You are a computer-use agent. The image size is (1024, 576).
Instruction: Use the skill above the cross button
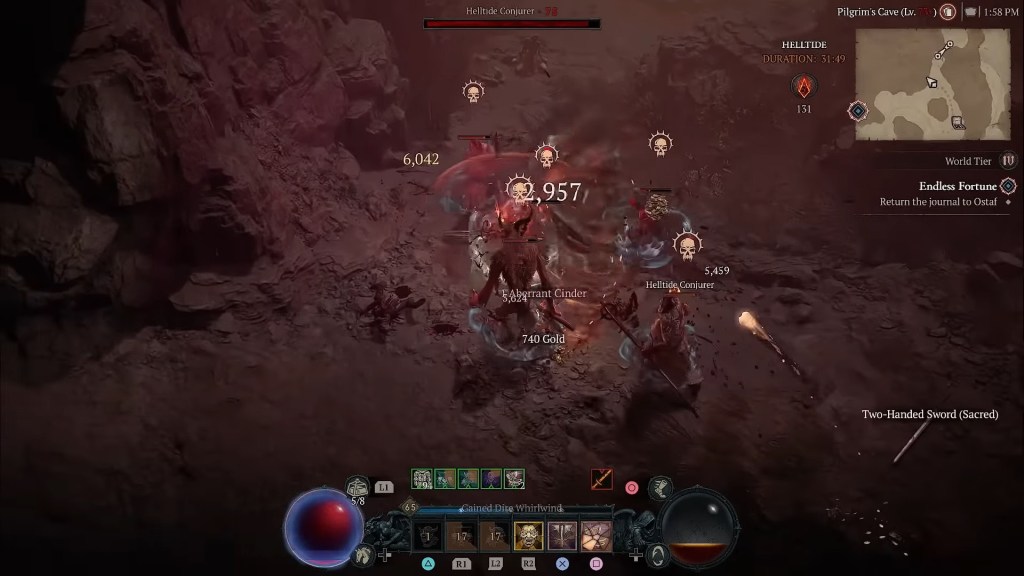[x=562, y=536]
